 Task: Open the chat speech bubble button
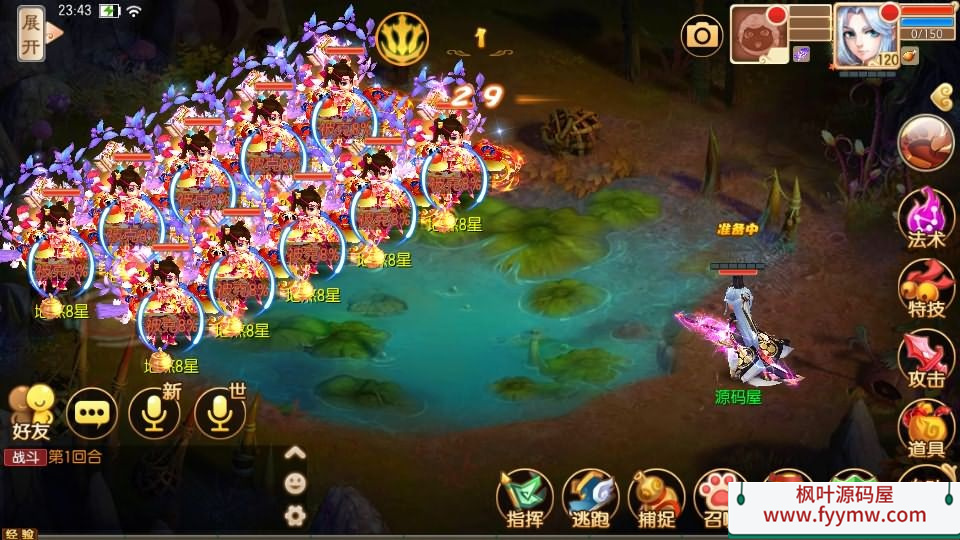click(x=92, y=412)
